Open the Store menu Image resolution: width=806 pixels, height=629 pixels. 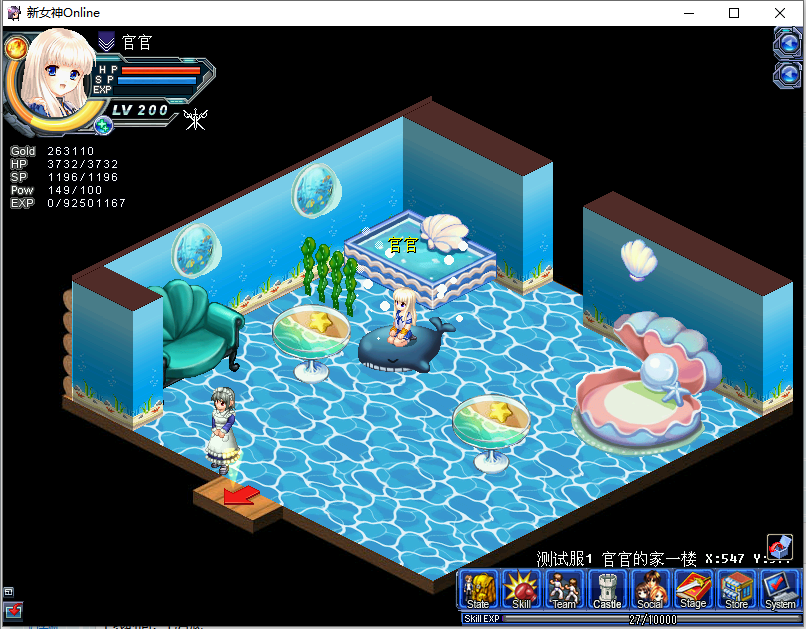click(x=736, y=590)
